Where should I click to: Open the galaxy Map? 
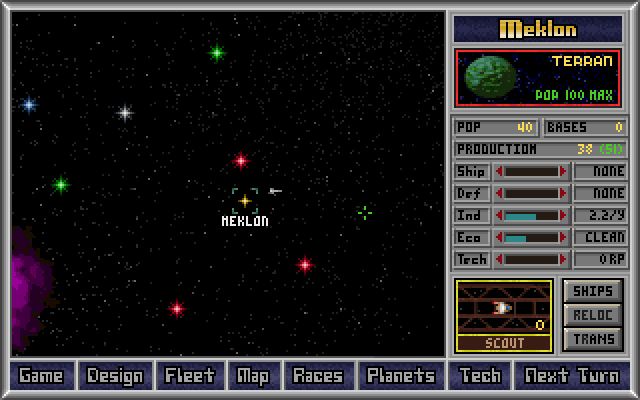pyautogui.click(x=253, y=376)
